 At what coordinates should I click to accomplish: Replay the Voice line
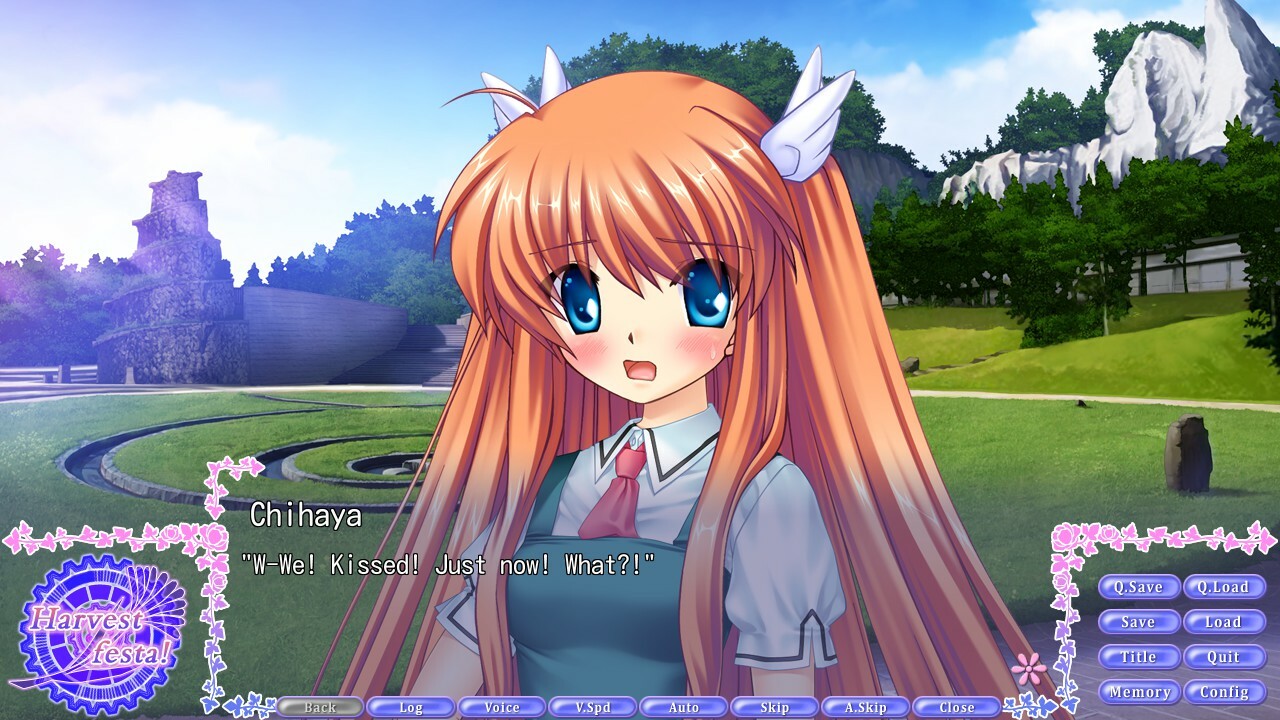pos(502,706)
